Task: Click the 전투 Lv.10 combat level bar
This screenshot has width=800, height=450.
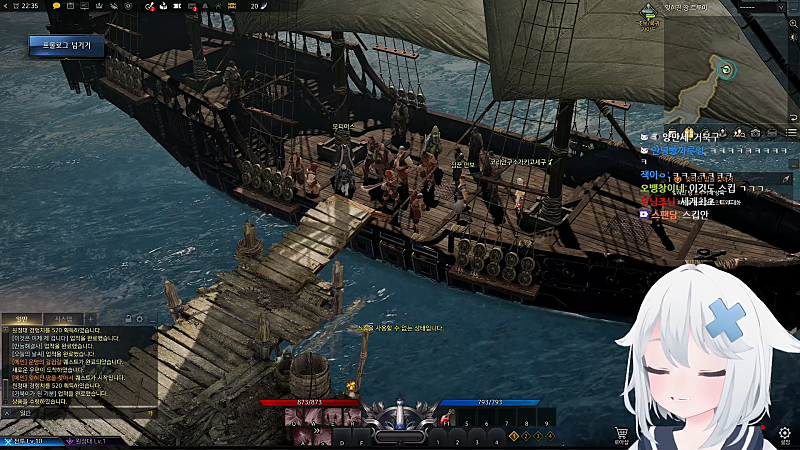Action: click(30, 441)
